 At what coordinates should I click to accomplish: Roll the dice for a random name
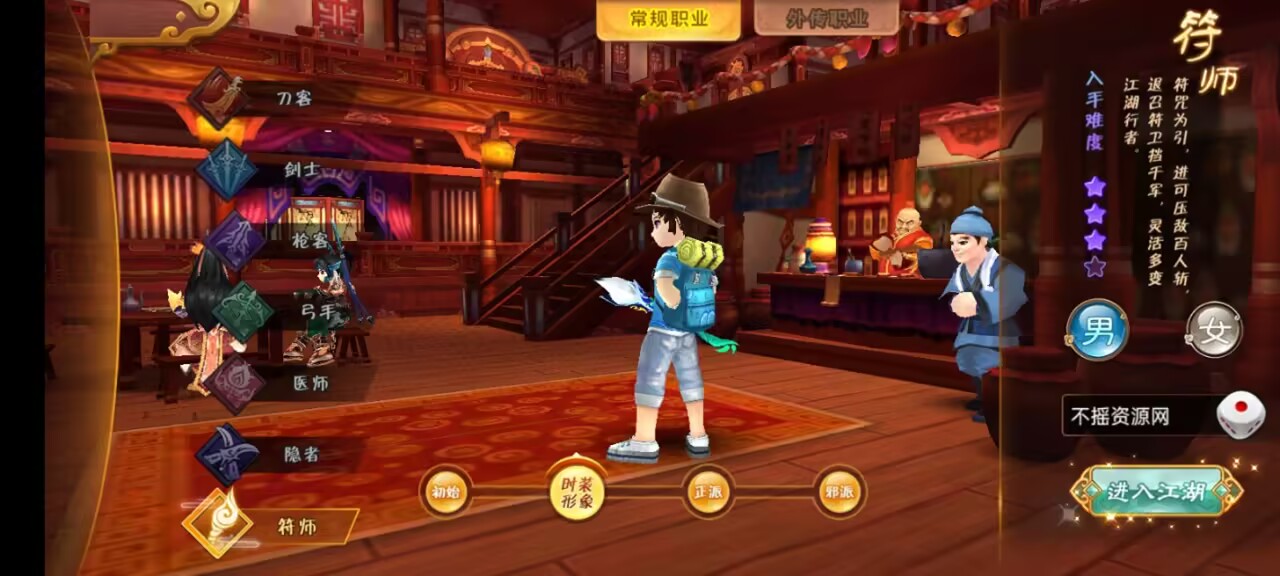coord(1240,414)
